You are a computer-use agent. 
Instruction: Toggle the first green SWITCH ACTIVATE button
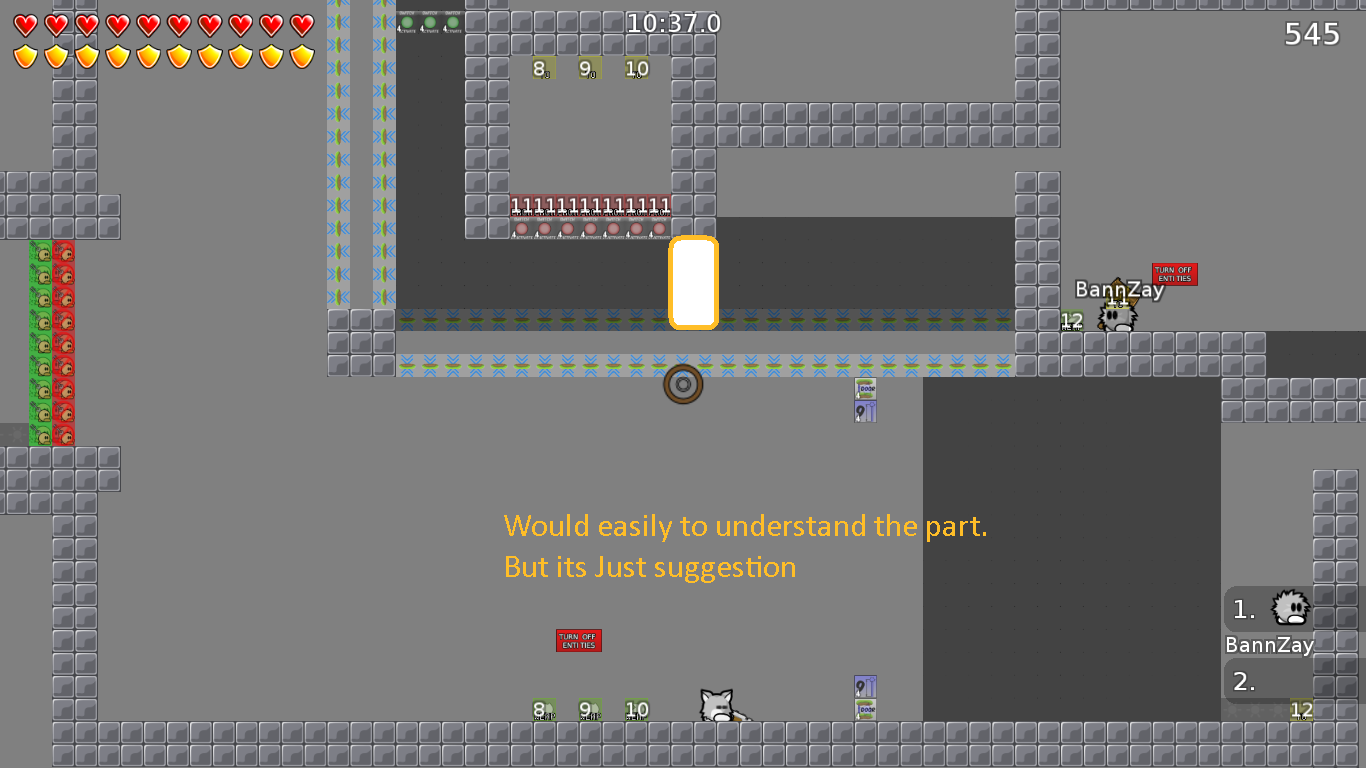409,22
